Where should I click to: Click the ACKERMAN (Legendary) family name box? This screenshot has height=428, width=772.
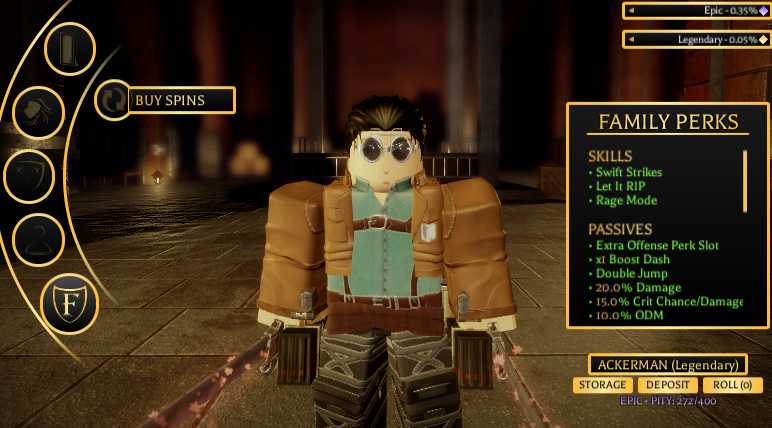[667, 364]
